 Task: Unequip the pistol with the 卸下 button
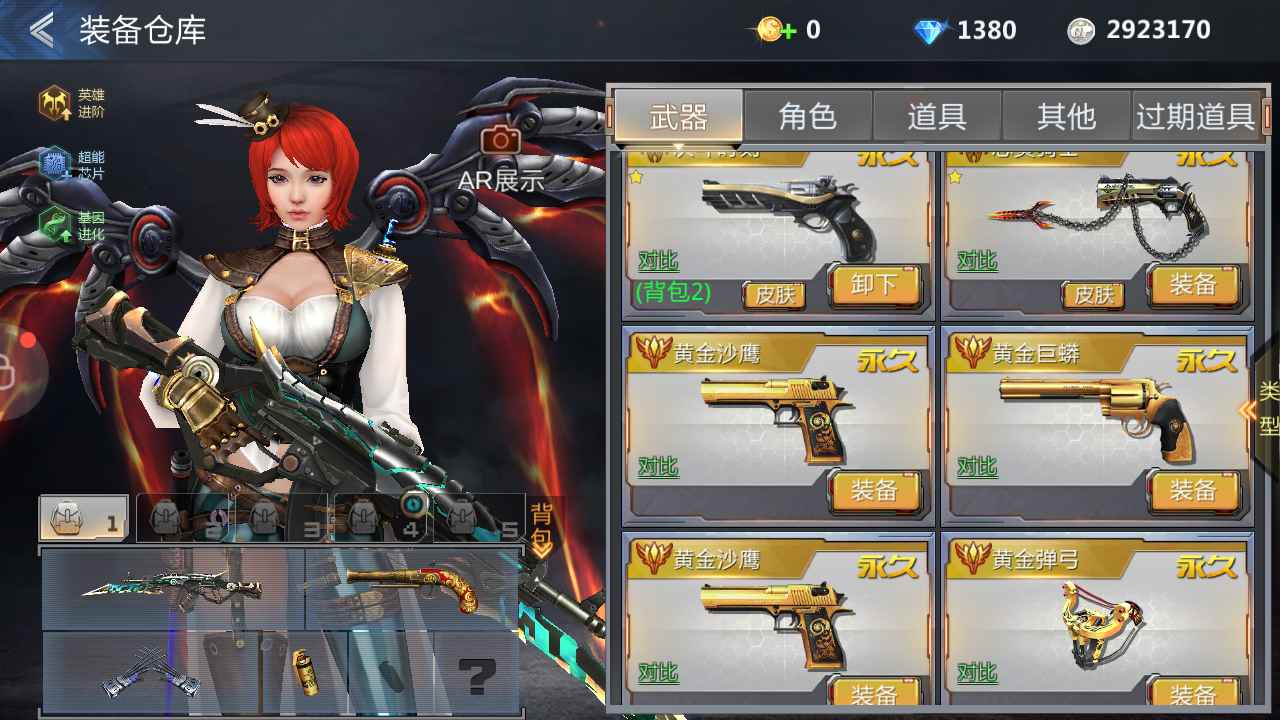pyautogui.click(x=873, y=285)
